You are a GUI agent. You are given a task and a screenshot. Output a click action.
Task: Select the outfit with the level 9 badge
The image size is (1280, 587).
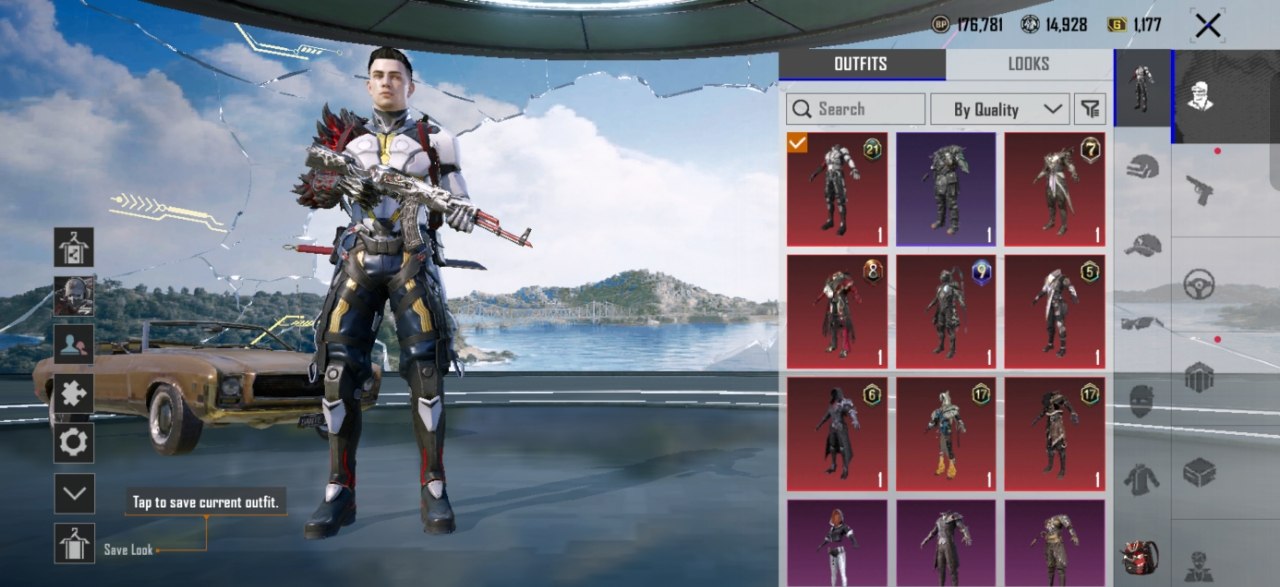pyautogui.click(x=945, y=312)
